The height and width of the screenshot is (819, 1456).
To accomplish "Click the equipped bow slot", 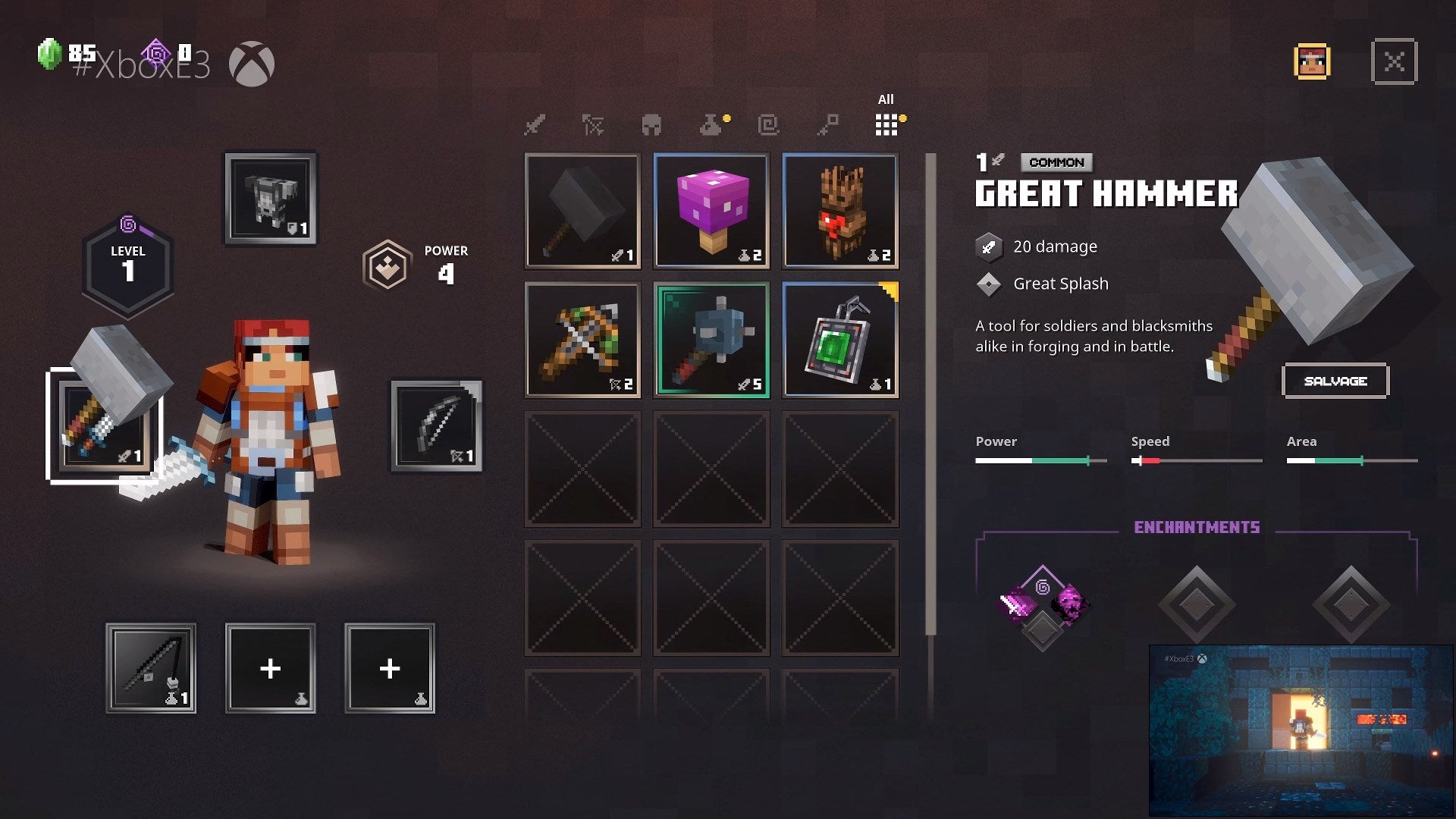I will click(x=435, y=427).
